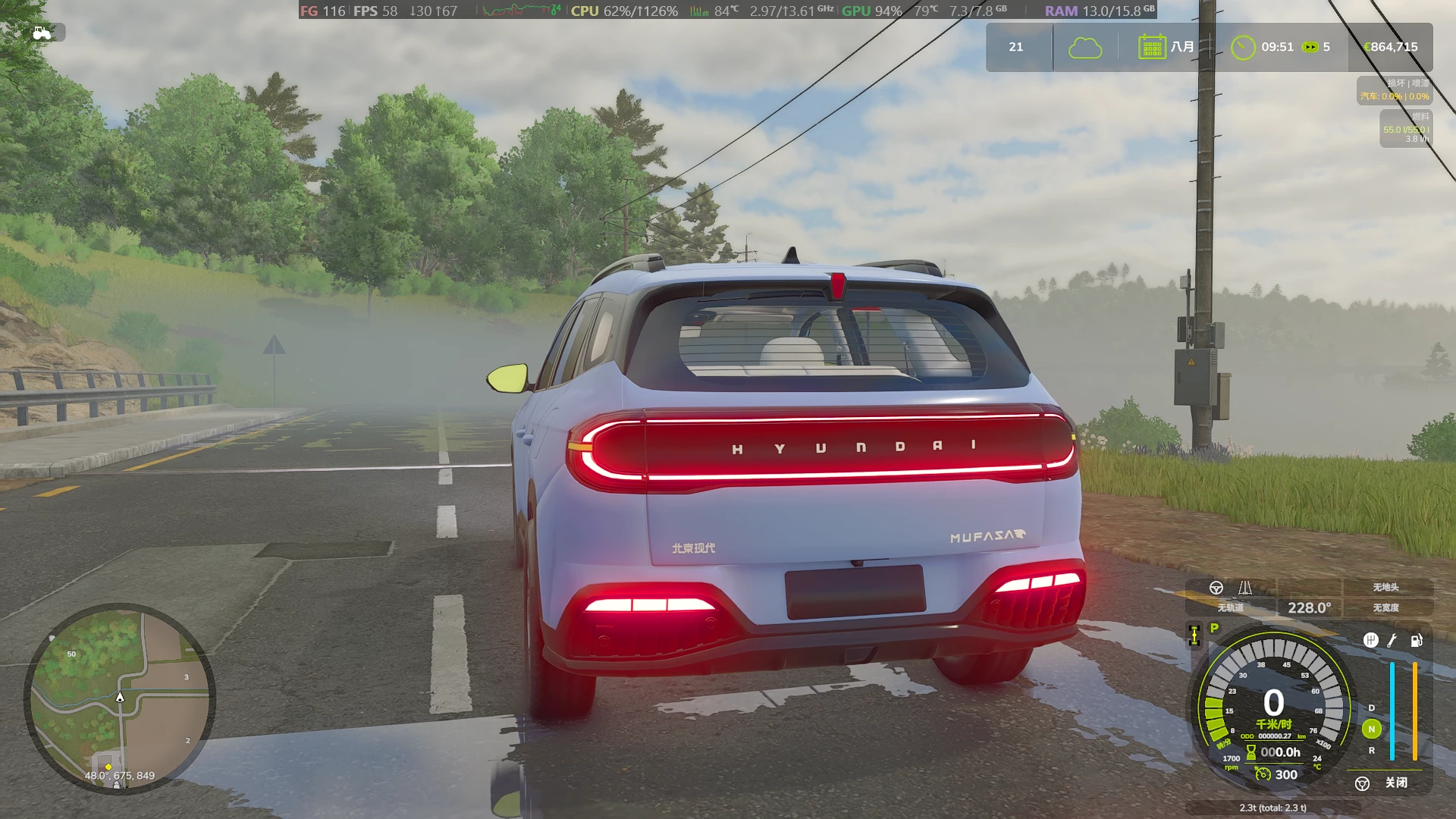Click the lane tracks guidance icon

tap(1245, 588)
